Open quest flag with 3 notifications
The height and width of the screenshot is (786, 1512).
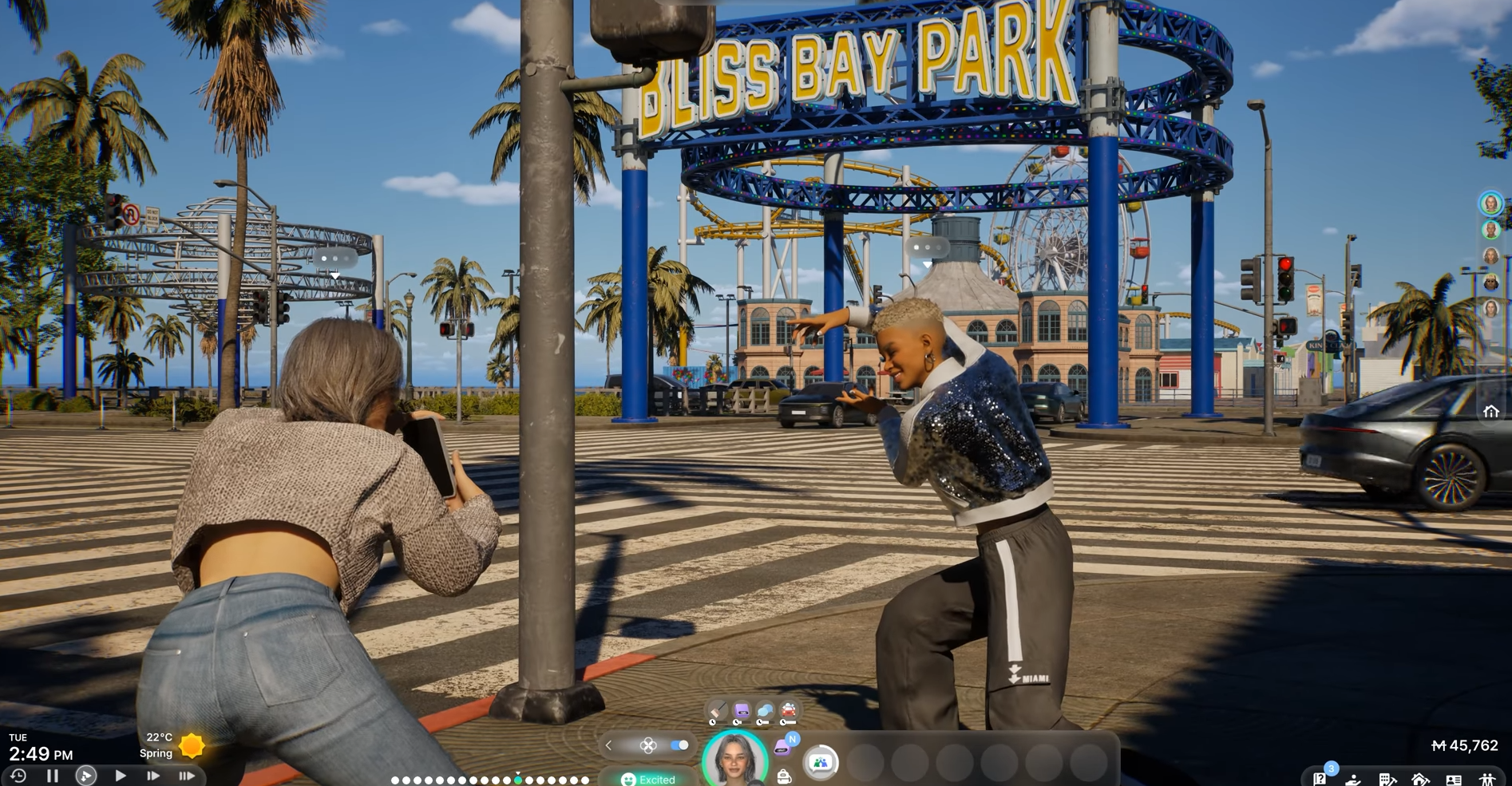[x=1320, y=779]
